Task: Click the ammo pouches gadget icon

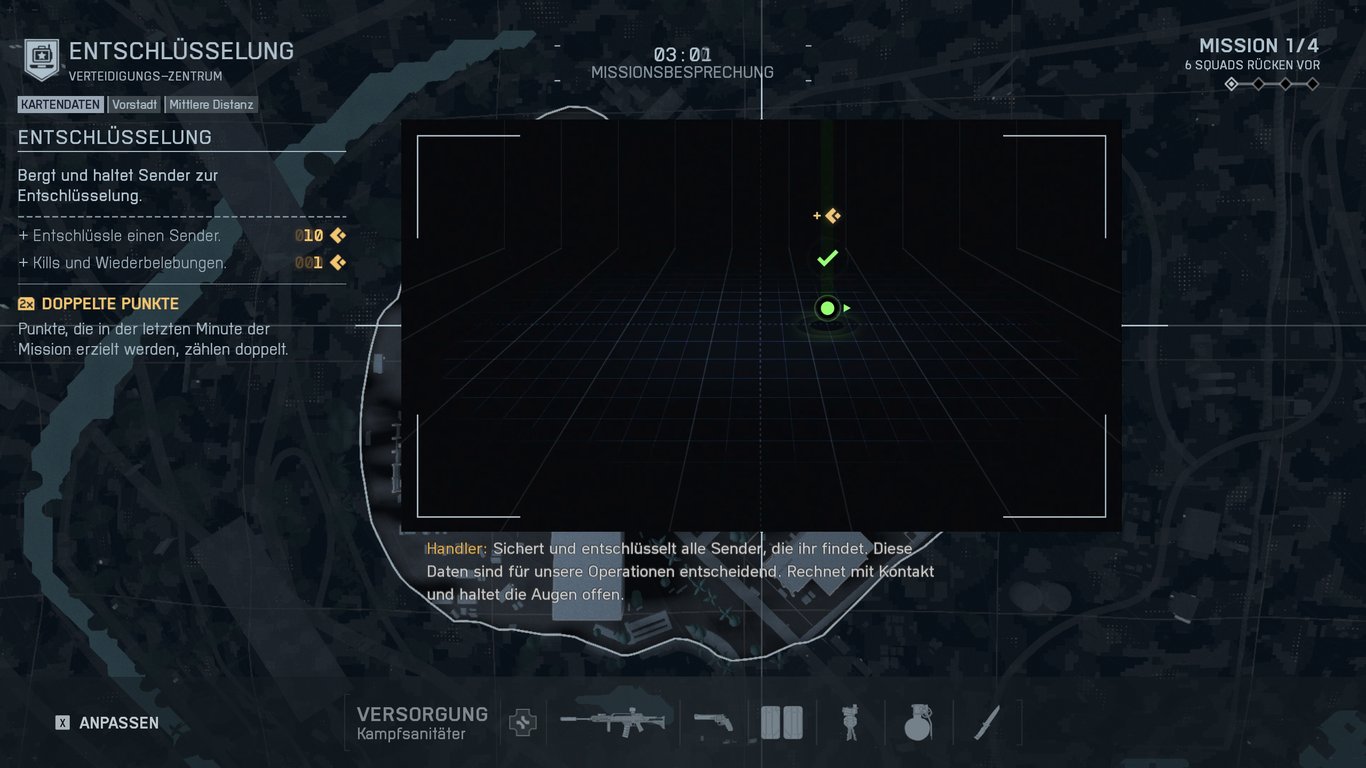Action: (x=781, y=722)
